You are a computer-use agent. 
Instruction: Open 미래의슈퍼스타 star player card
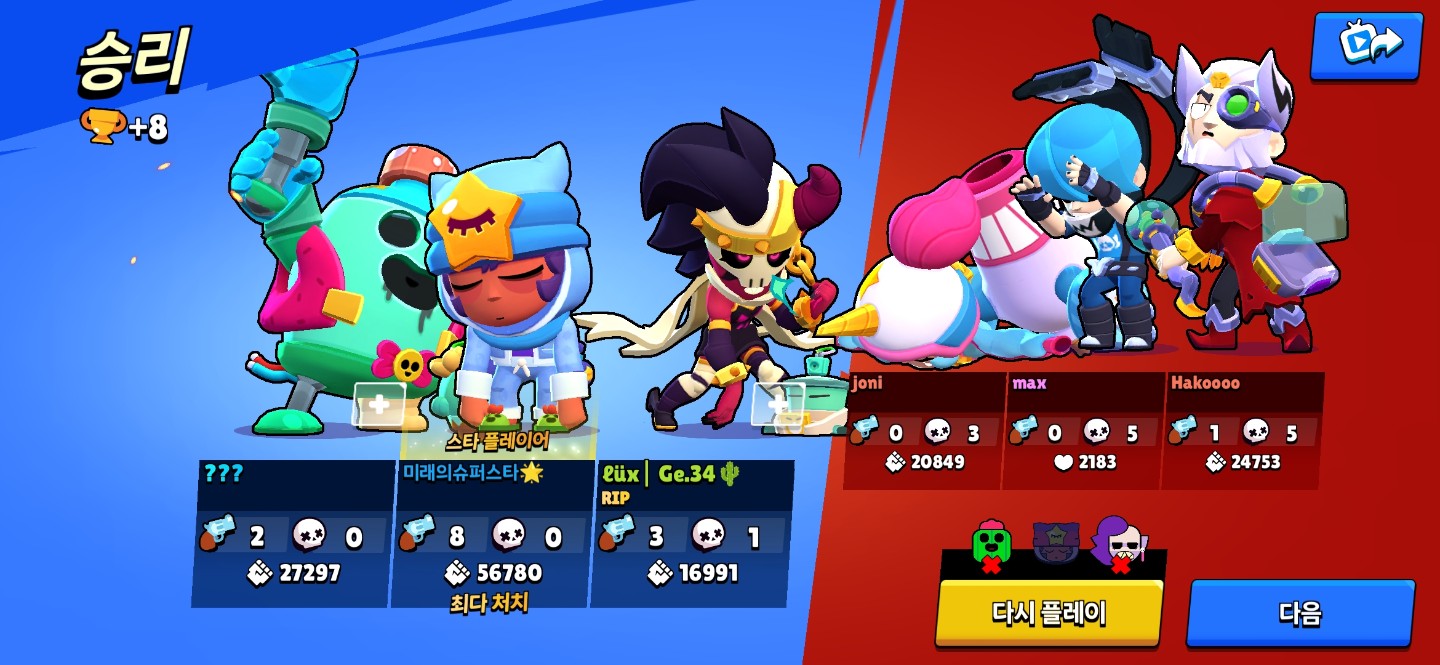click(x=492, y=533)
